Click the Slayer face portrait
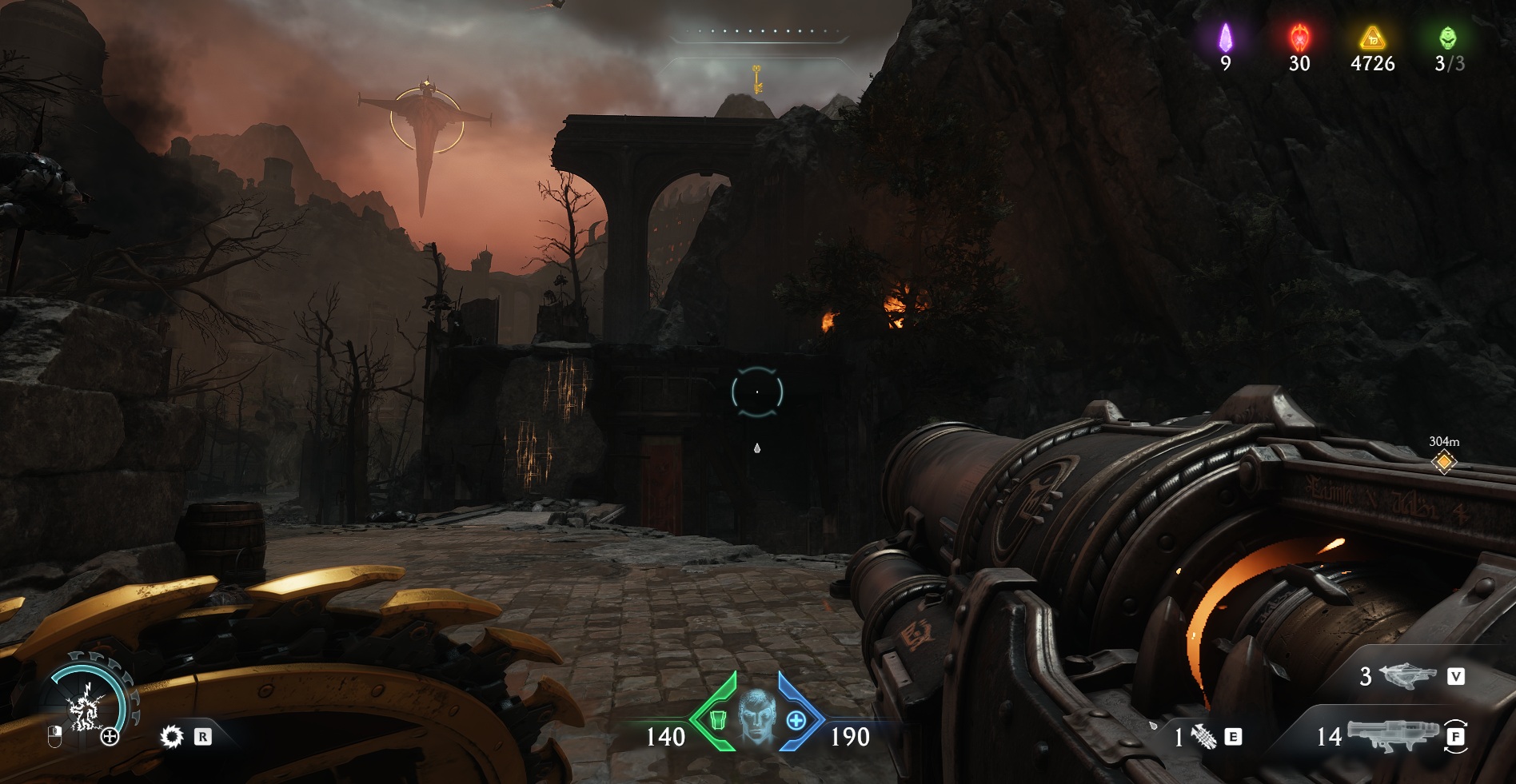This screenshot has width=1516, height=784. (x=756, y=717)
